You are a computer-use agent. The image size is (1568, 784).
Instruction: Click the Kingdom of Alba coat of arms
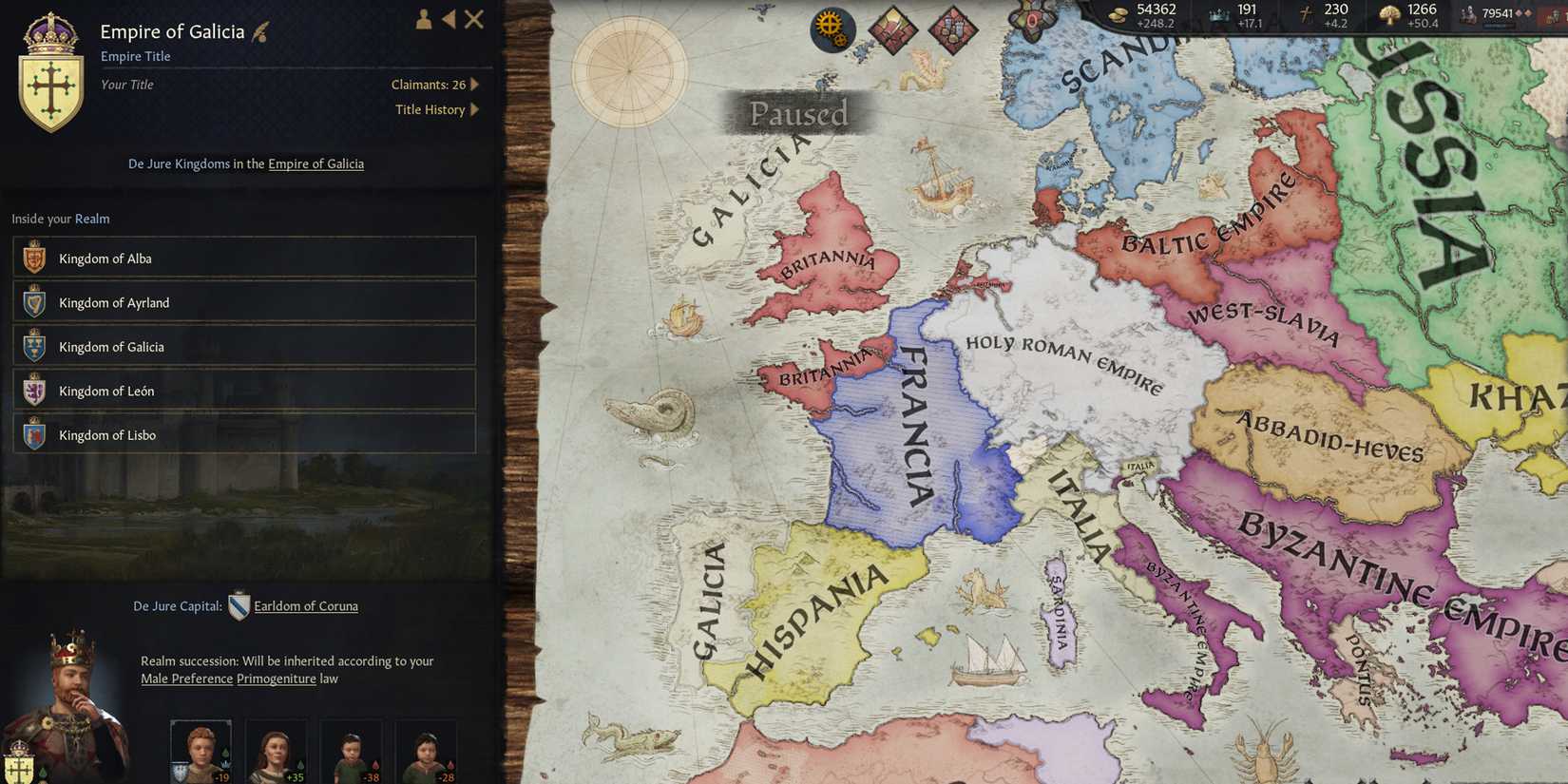[32, 257]
